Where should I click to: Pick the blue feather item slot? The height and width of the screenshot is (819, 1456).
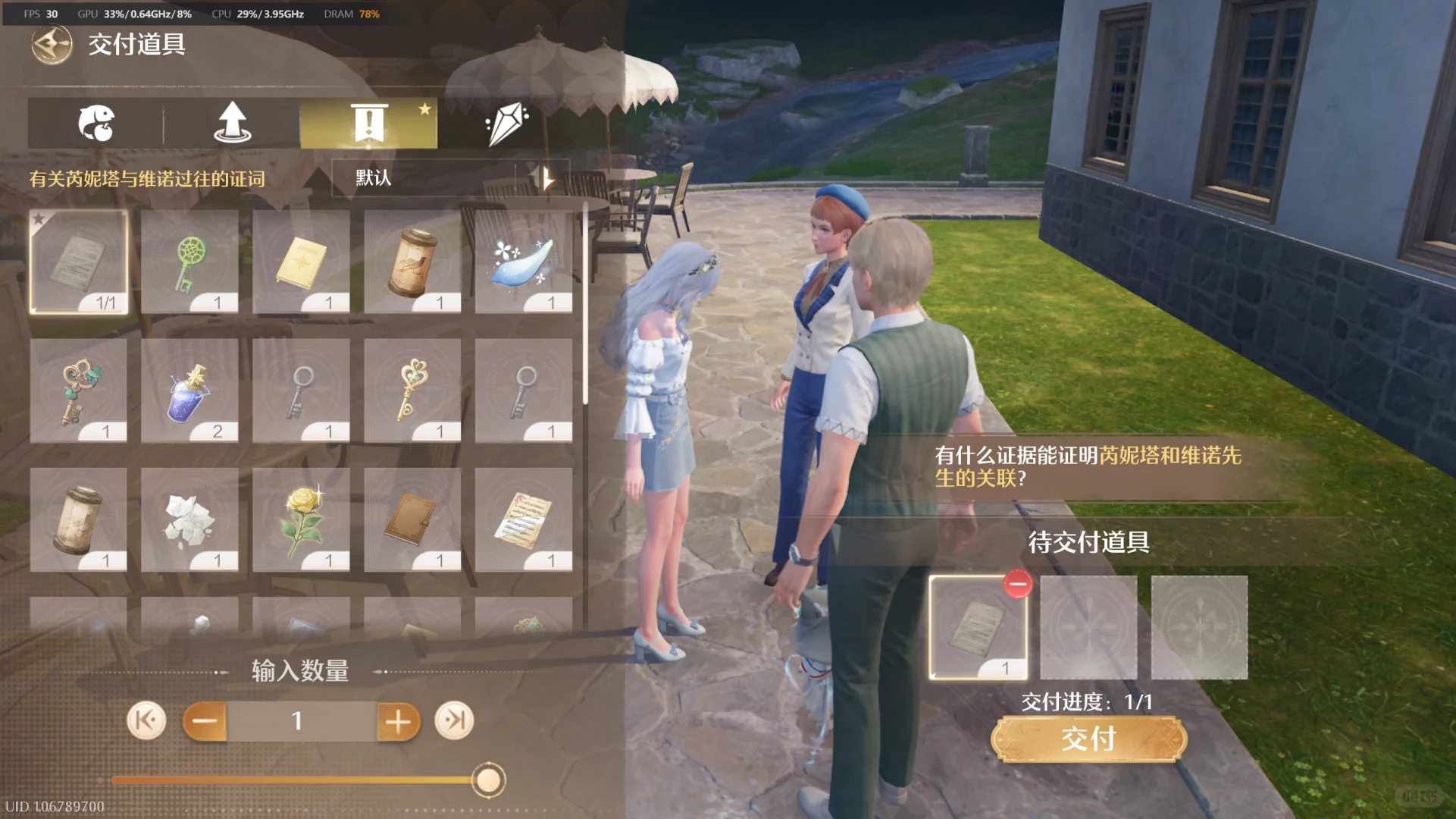click(x=524, y=262)
